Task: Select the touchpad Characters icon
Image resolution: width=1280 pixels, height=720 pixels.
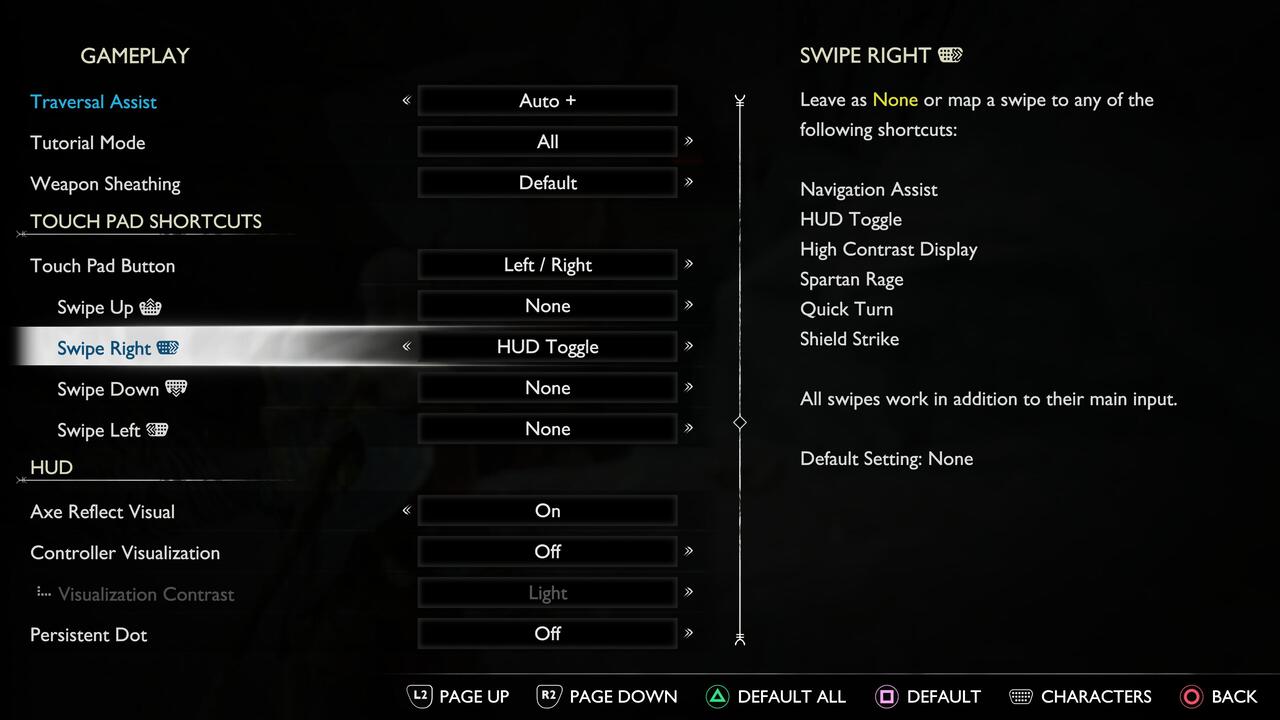Action: coord(1021,696)
